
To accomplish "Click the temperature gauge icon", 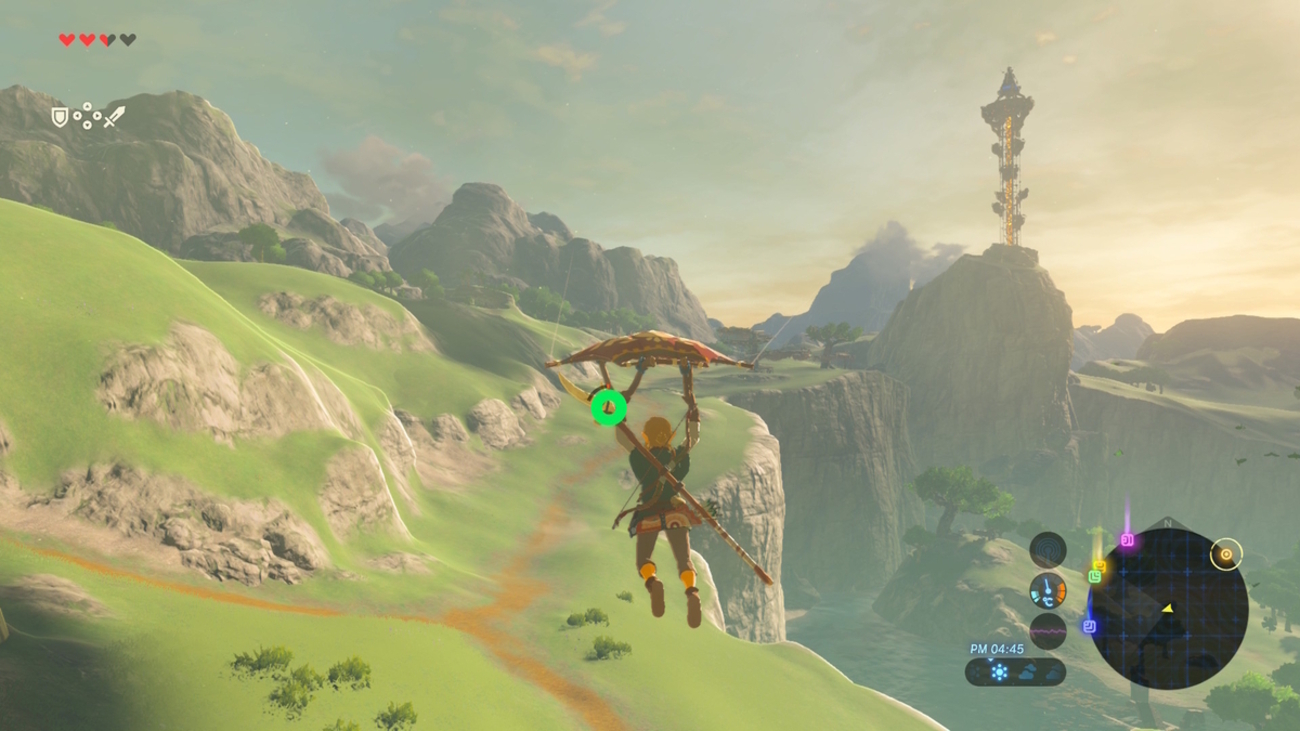I will tap(1047, 591).
